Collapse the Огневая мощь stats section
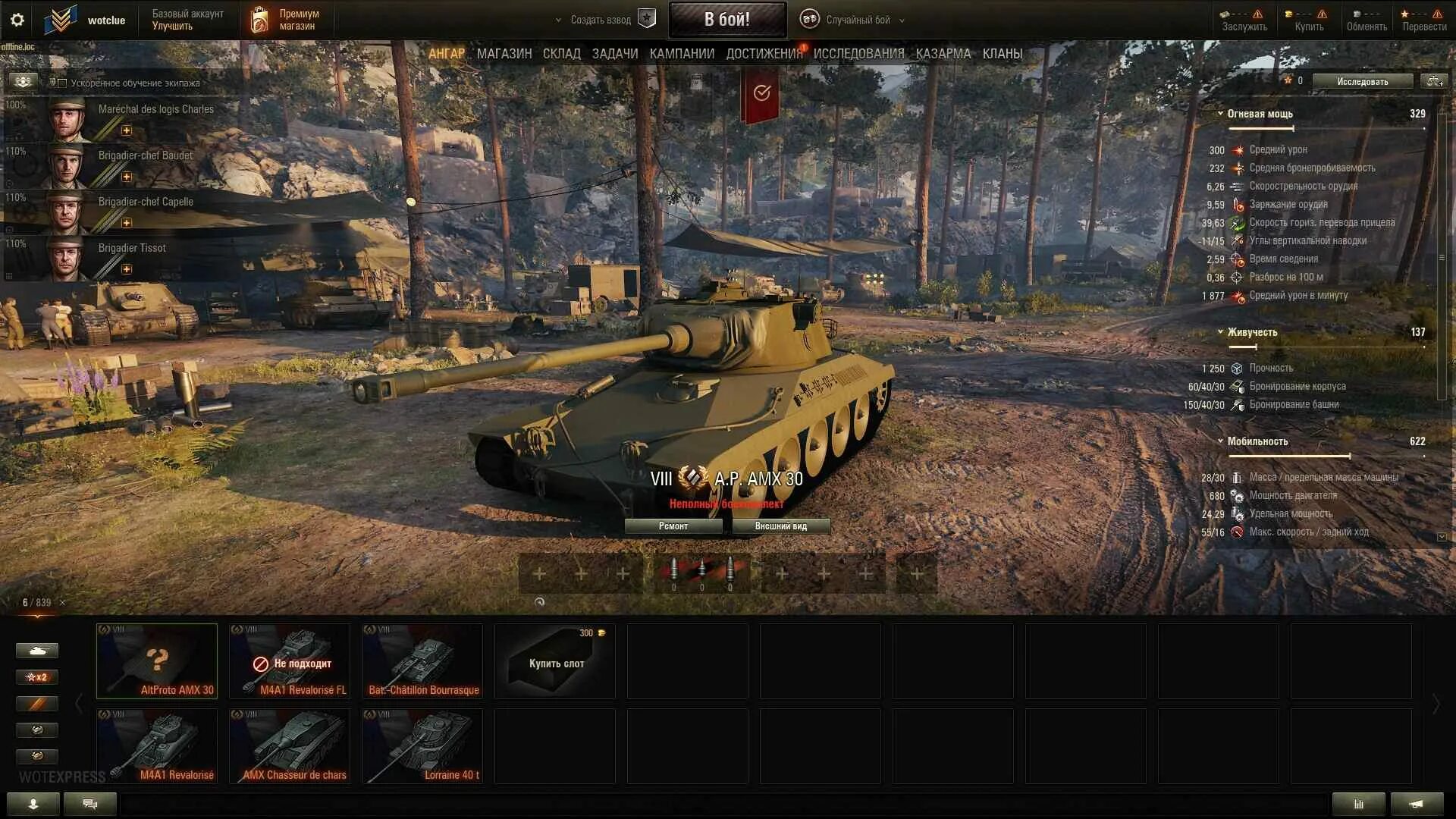The image size is (1456, 819). pos(1220,114)
